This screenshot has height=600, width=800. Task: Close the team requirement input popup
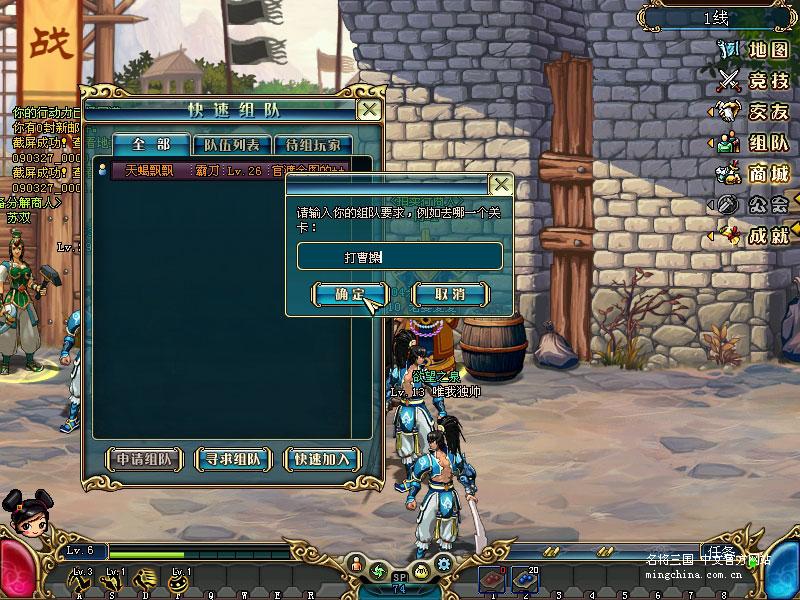click(x=501, y=185)
